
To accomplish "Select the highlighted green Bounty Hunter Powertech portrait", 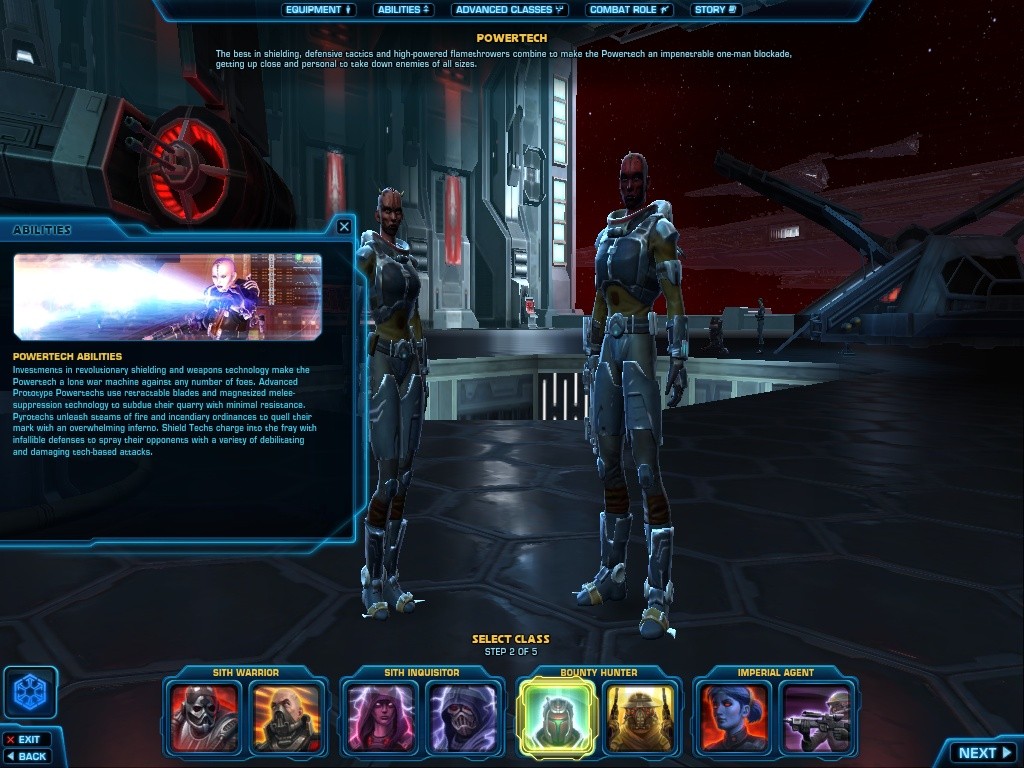I will pyautogui.click(x=557, y=716).
